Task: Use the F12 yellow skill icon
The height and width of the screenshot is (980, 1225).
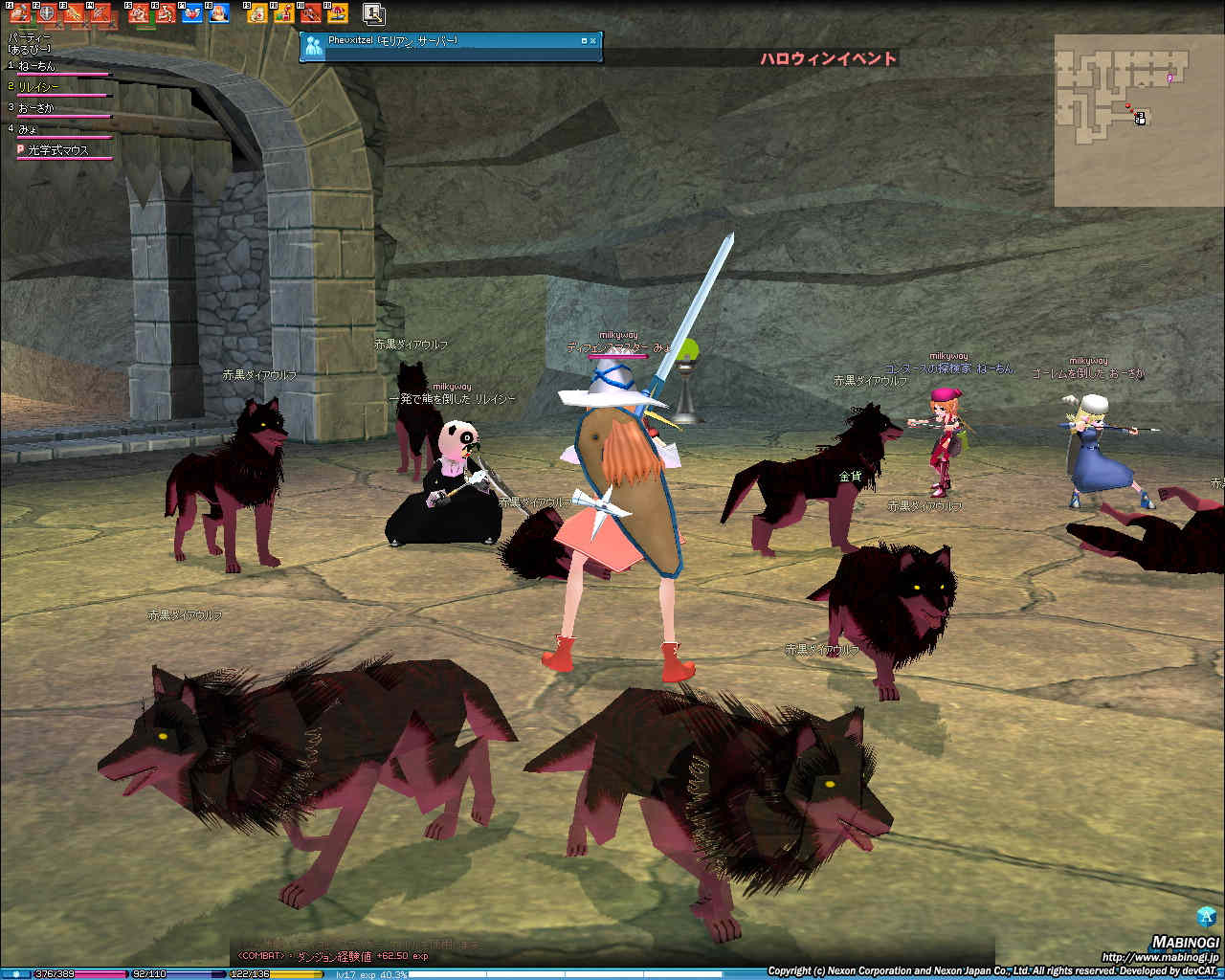Action: coord(337,12)
